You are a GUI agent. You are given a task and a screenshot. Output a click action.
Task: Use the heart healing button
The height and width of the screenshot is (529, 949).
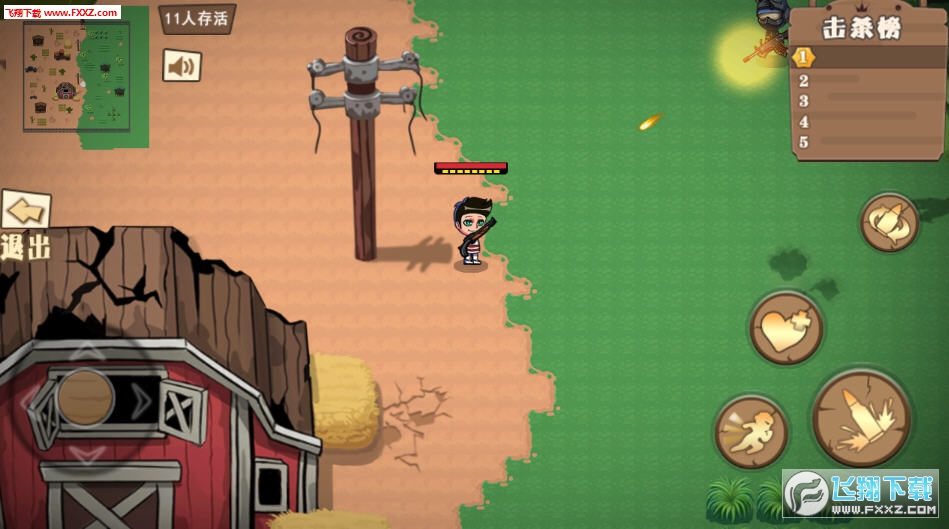pyautogui.click(x=786, y=327)
